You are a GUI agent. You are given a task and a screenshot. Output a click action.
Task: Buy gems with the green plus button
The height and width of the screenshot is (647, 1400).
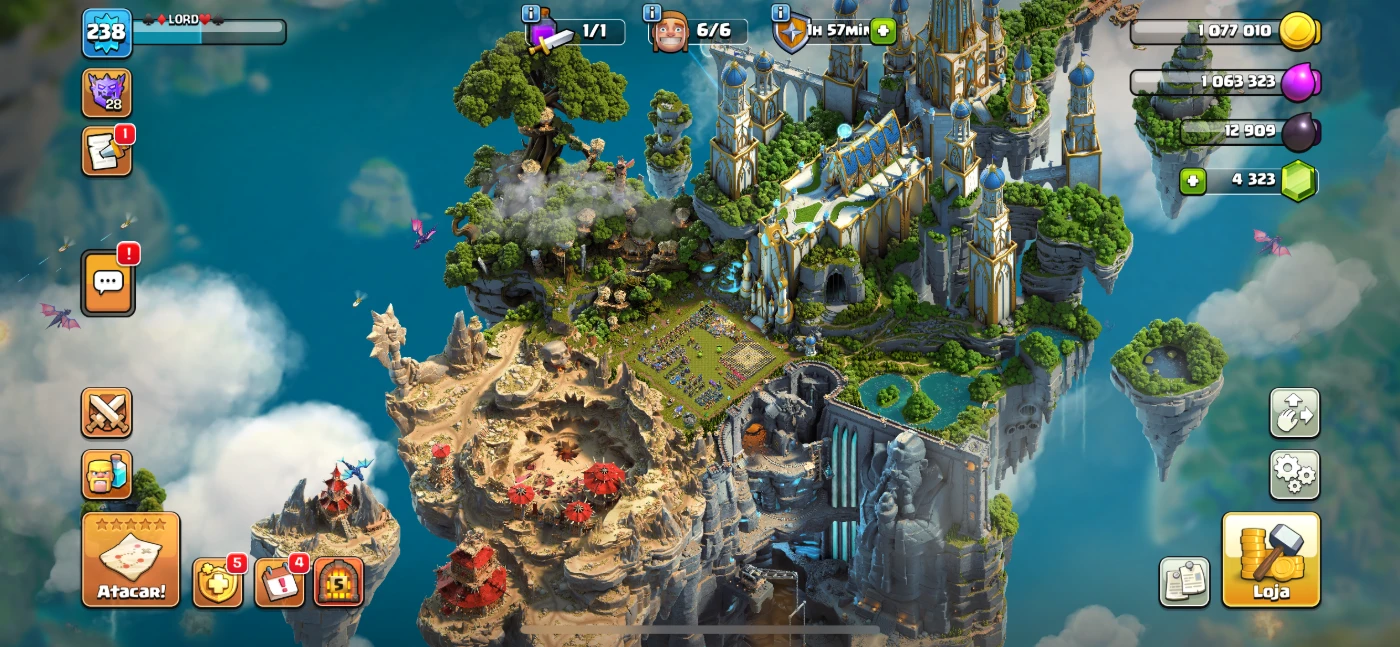[1192, 181]
